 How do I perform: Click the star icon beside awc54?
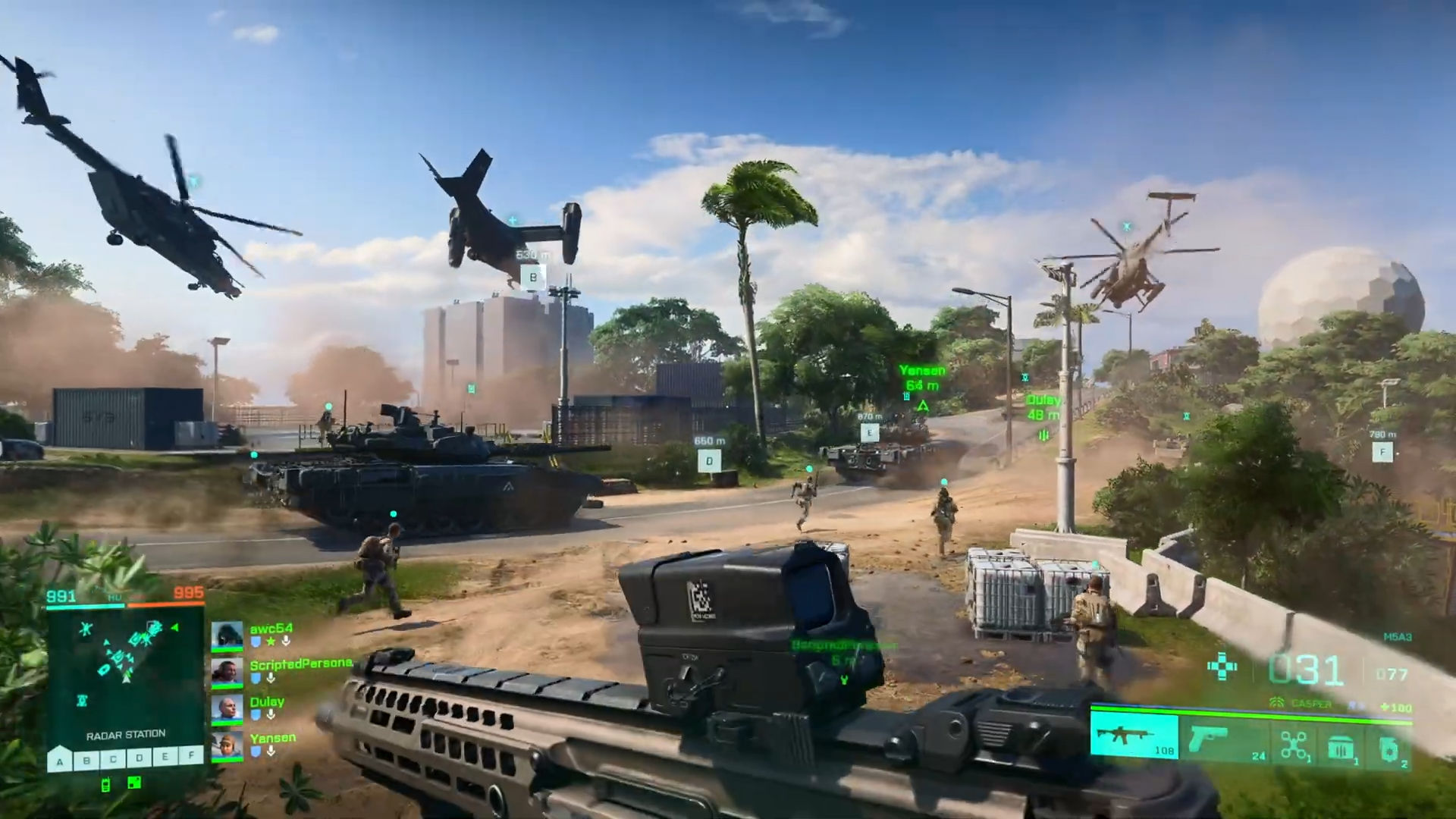point(269,642)
